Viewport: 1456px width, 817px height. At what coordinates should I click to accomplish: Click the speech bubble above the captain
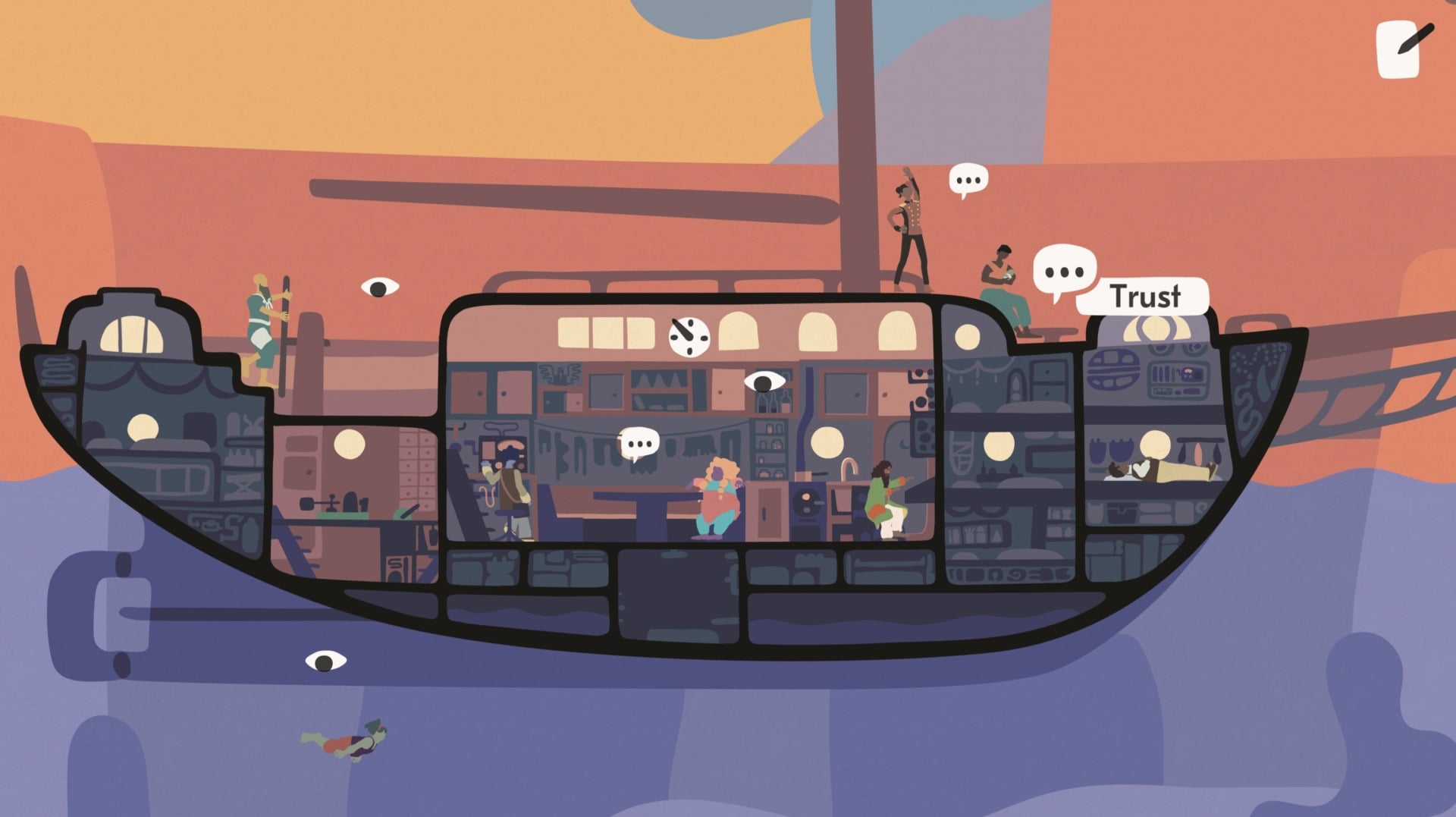point(968,180)
